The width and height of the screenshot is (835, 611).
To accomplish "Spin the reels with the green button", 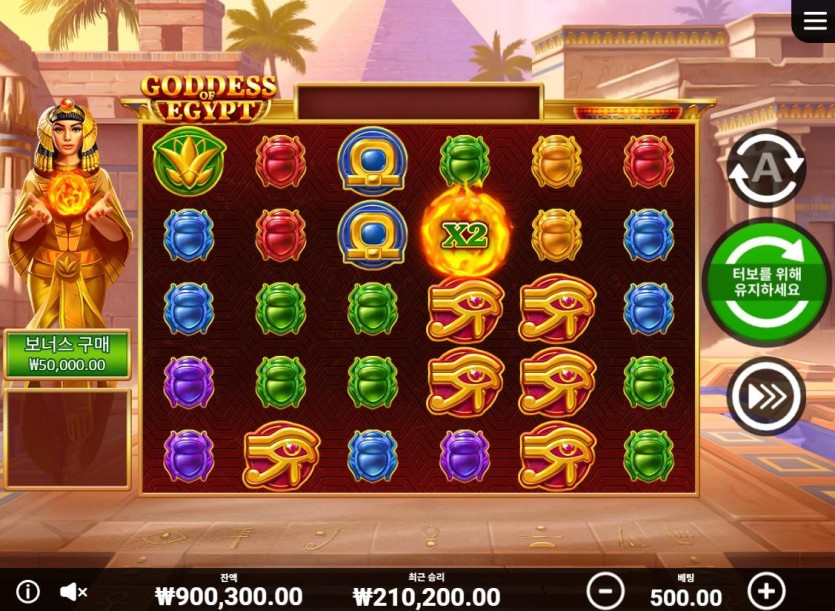I will [x=766, y=283].
